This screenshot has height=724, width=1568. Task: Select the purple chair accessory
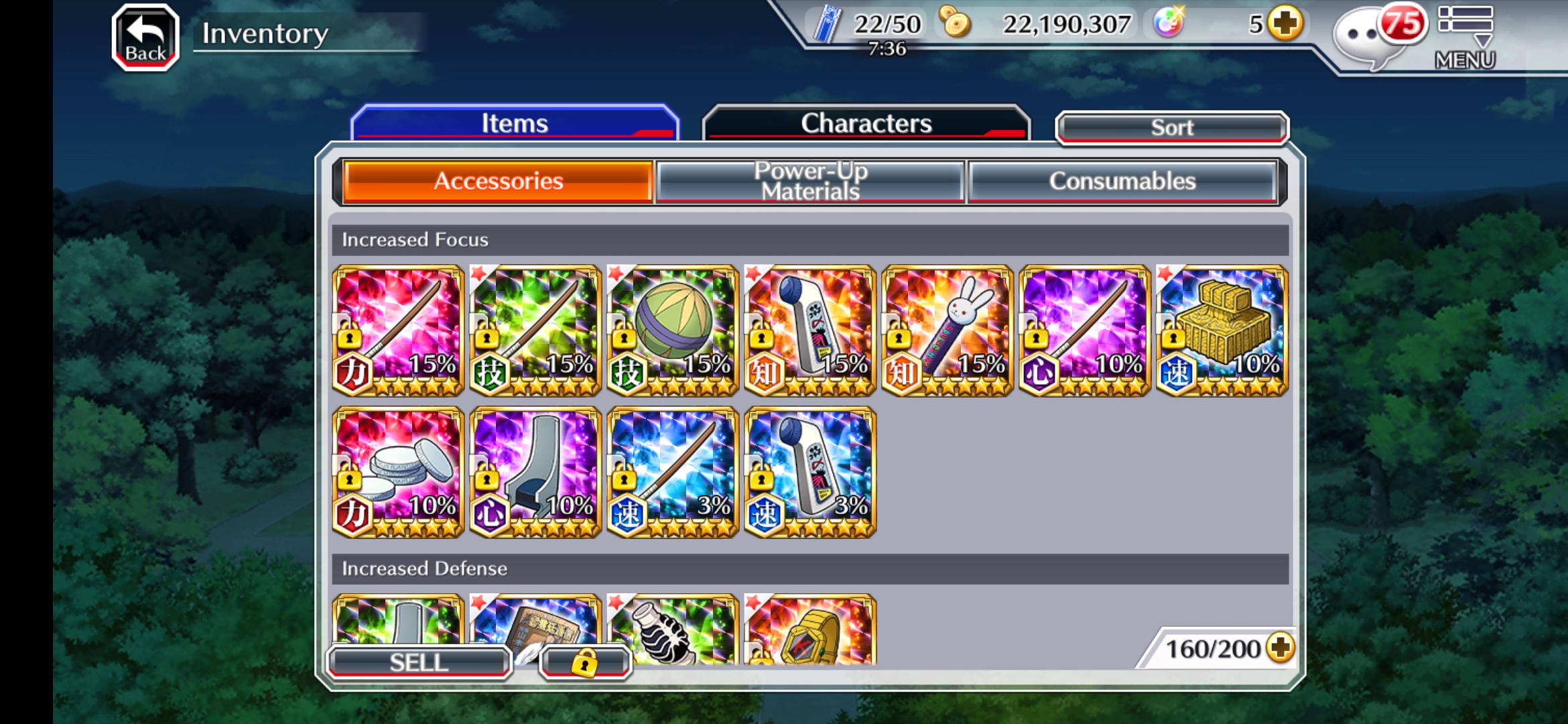coord(535,472)
